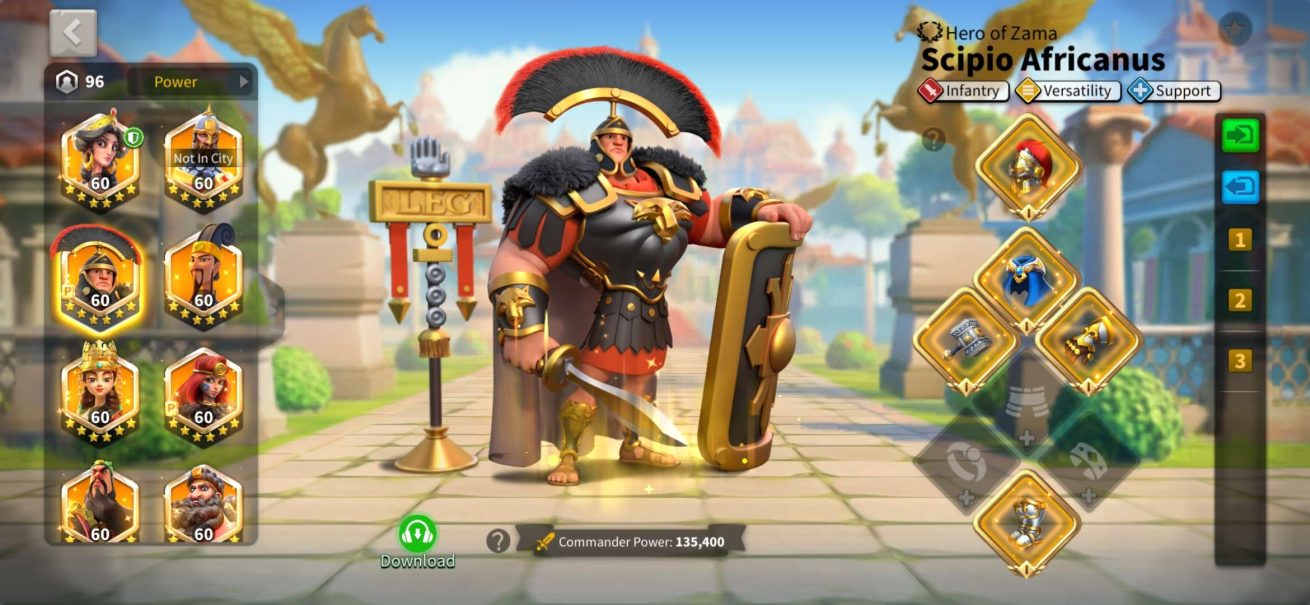
Task: Select the pirate-hat female commander portrait
Action: pos(100,160)
